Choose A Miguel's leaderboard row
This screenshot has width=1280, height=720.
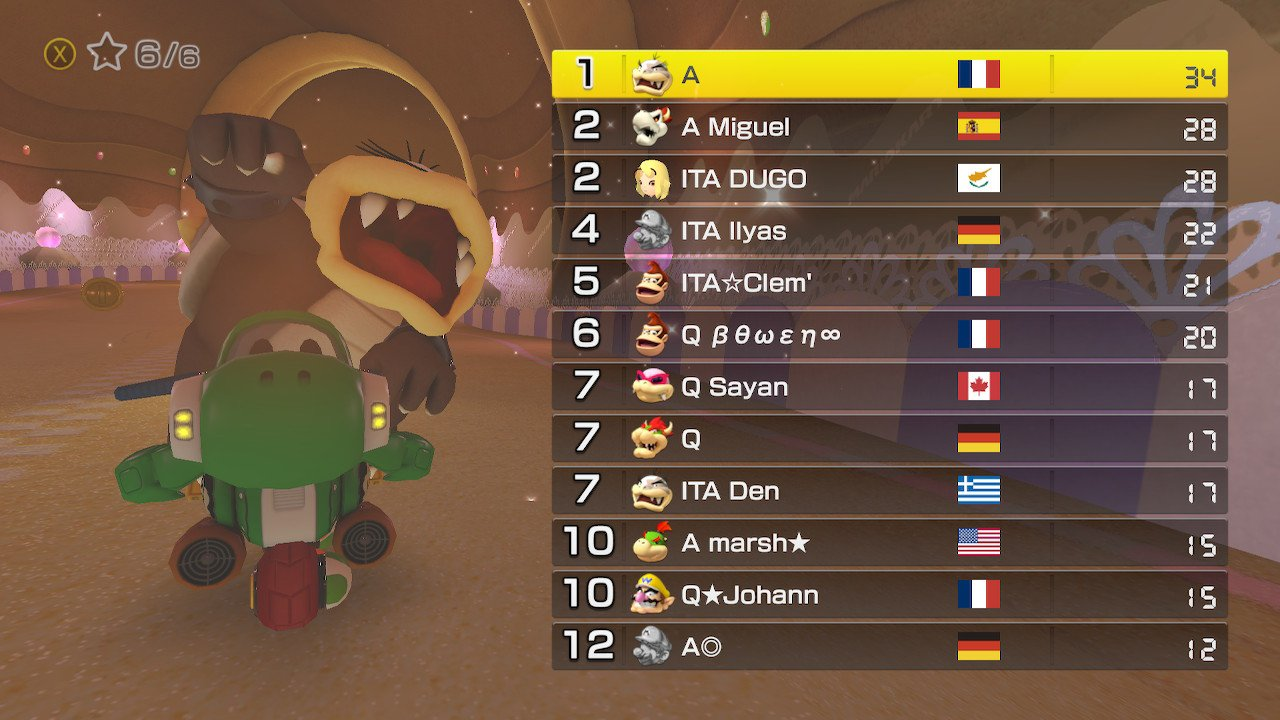889,127
